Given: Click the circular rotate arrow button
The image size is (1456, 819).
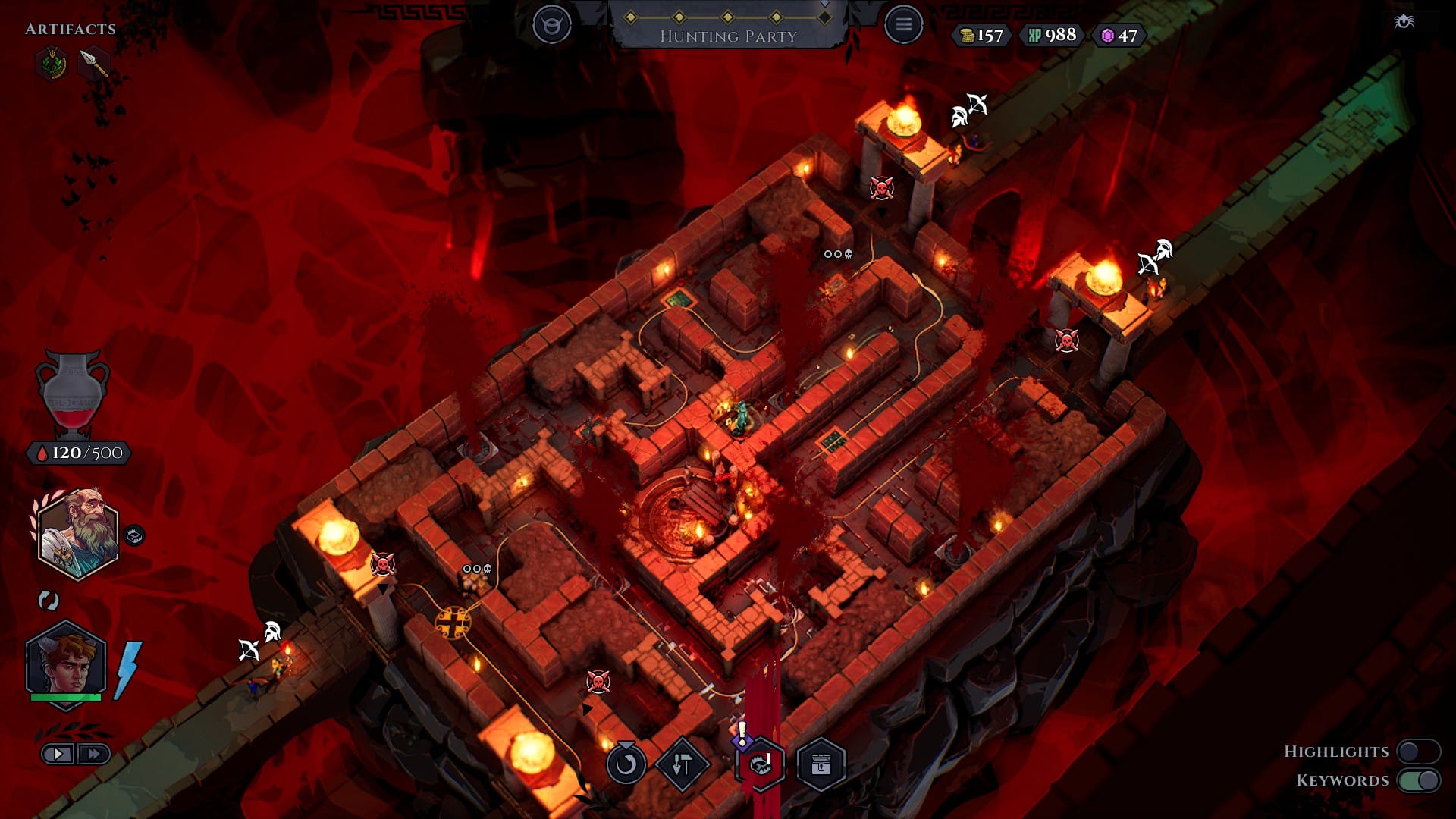Looking at the screenshot, I should (626, 764).
